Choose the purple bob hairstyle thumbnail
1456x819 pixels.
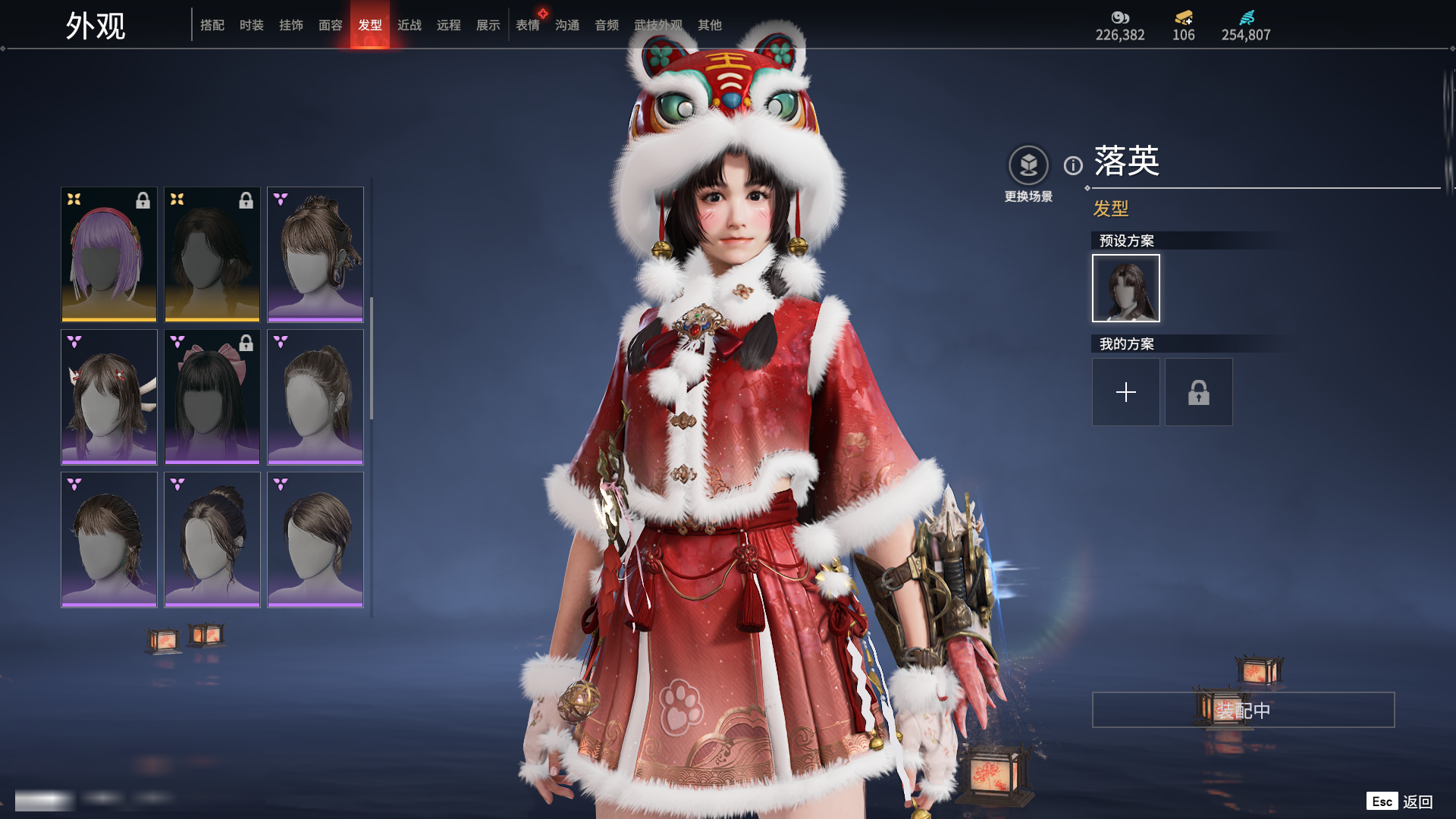point(109,254)
